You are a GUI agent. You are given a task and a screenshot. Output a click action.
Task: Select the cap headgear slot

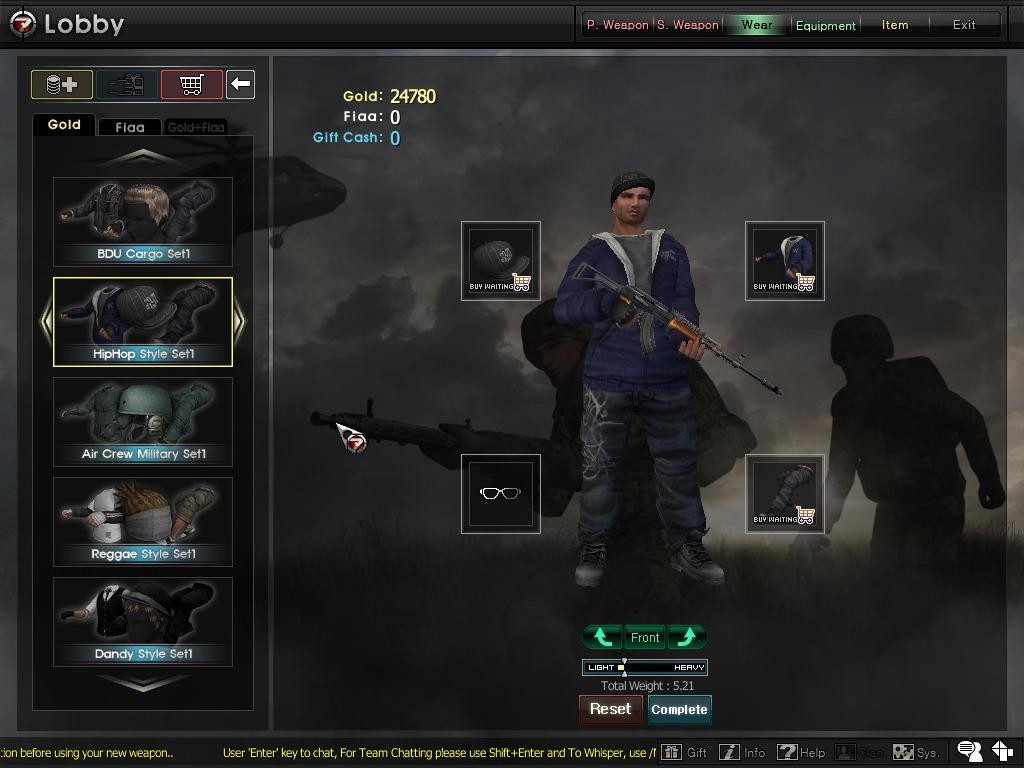(501, 261)
